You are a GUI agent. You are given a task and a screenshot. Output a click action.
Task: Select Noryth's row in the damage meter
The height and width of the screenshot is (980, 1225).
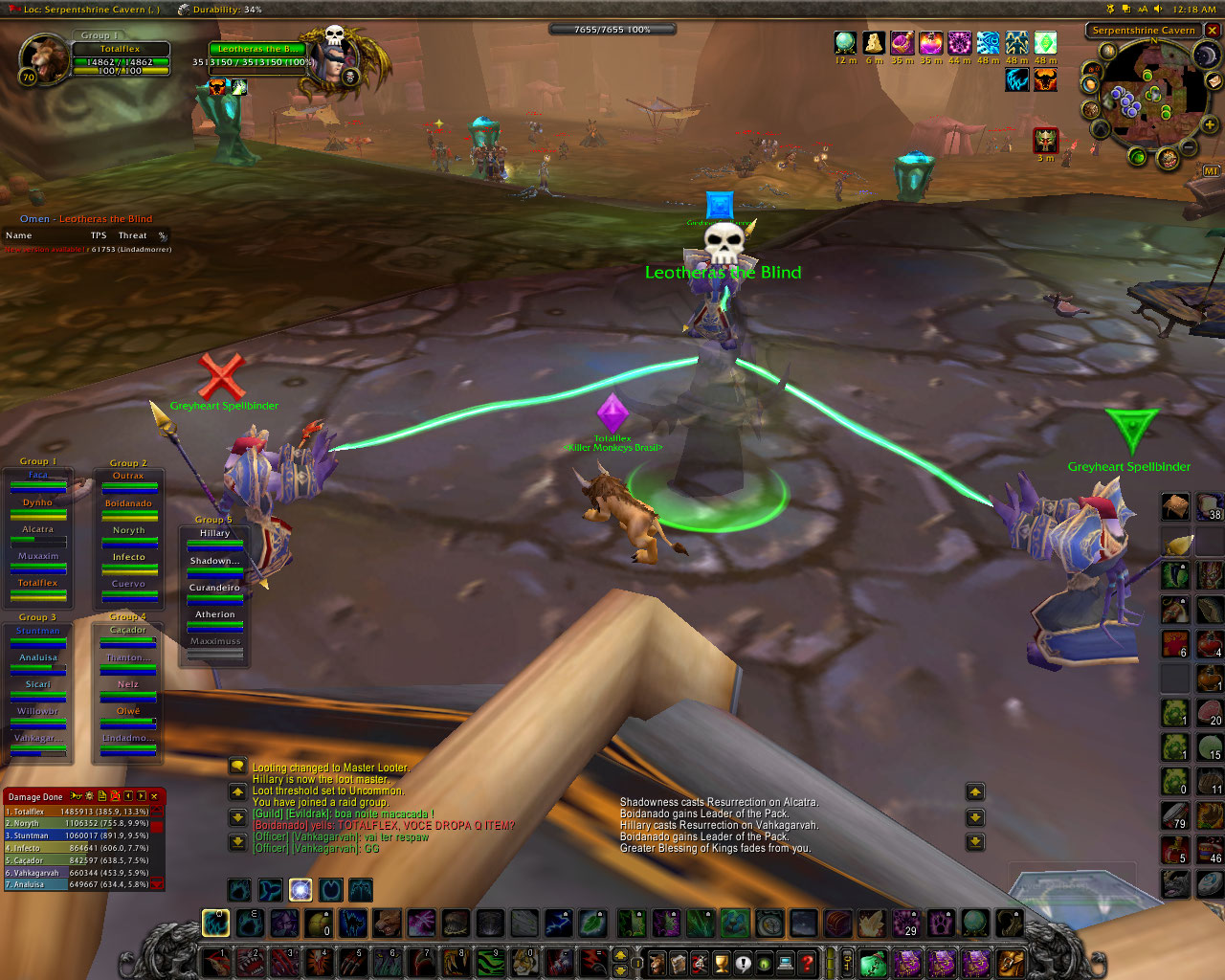[x=77, y=823]
